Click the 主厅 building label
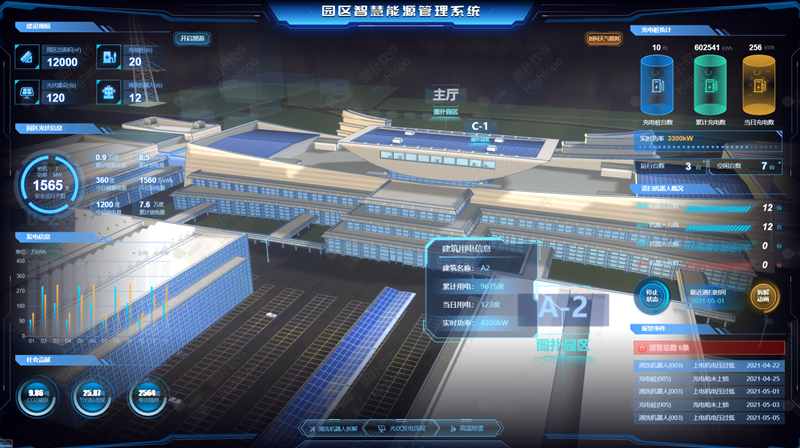800x448 pixels. (x=446, y=94)
